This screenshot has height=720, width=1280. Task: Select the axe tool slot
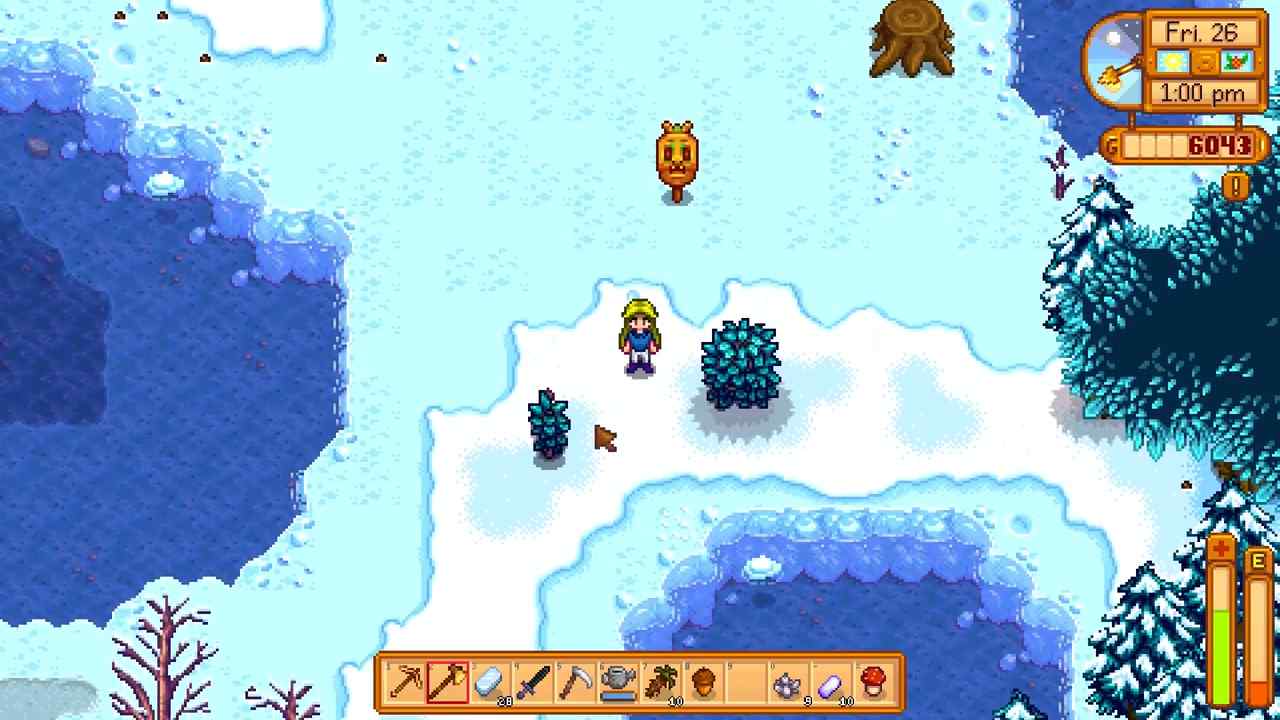click(x=447, y=683)
